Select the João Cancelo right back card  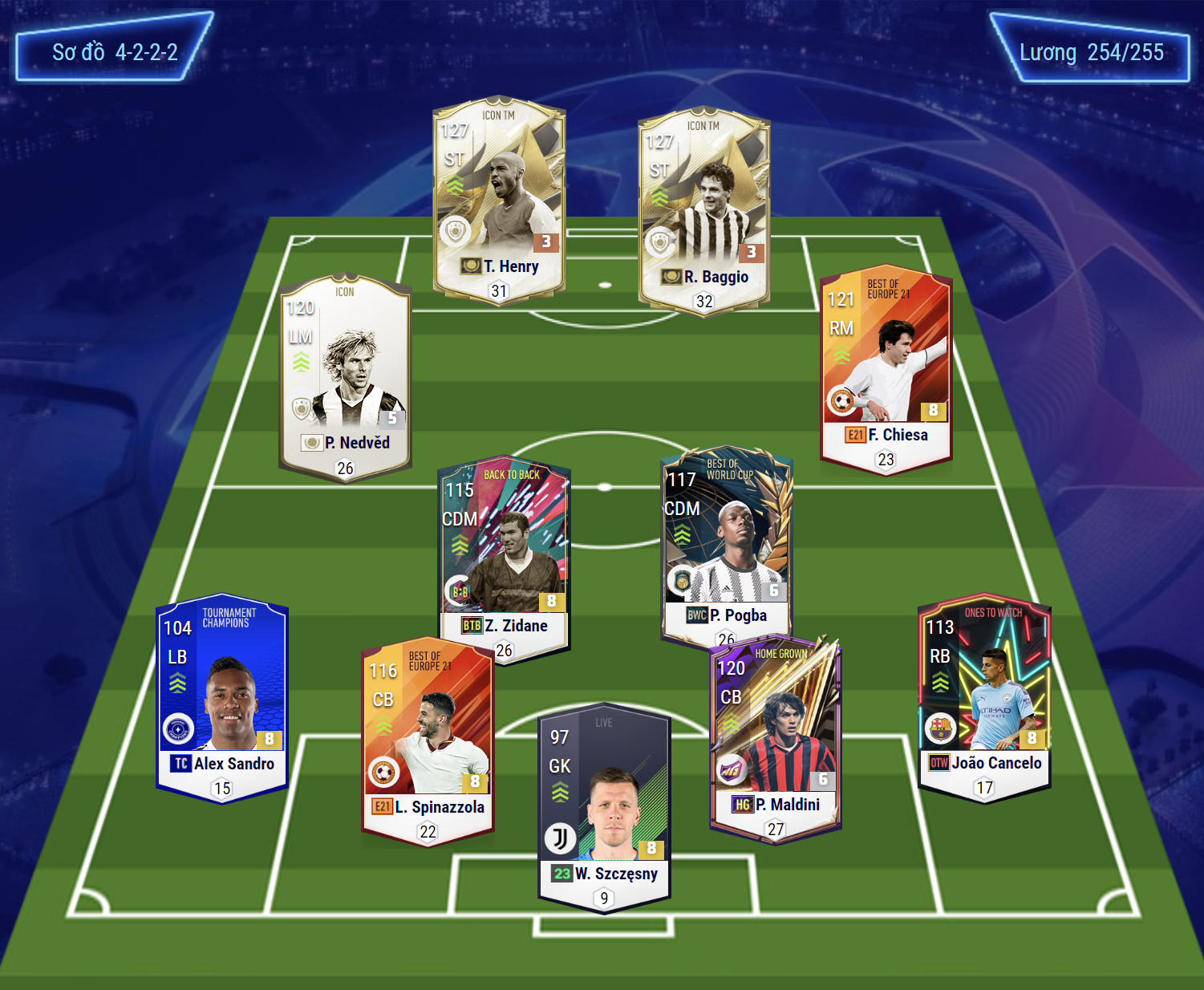[984, 698]
